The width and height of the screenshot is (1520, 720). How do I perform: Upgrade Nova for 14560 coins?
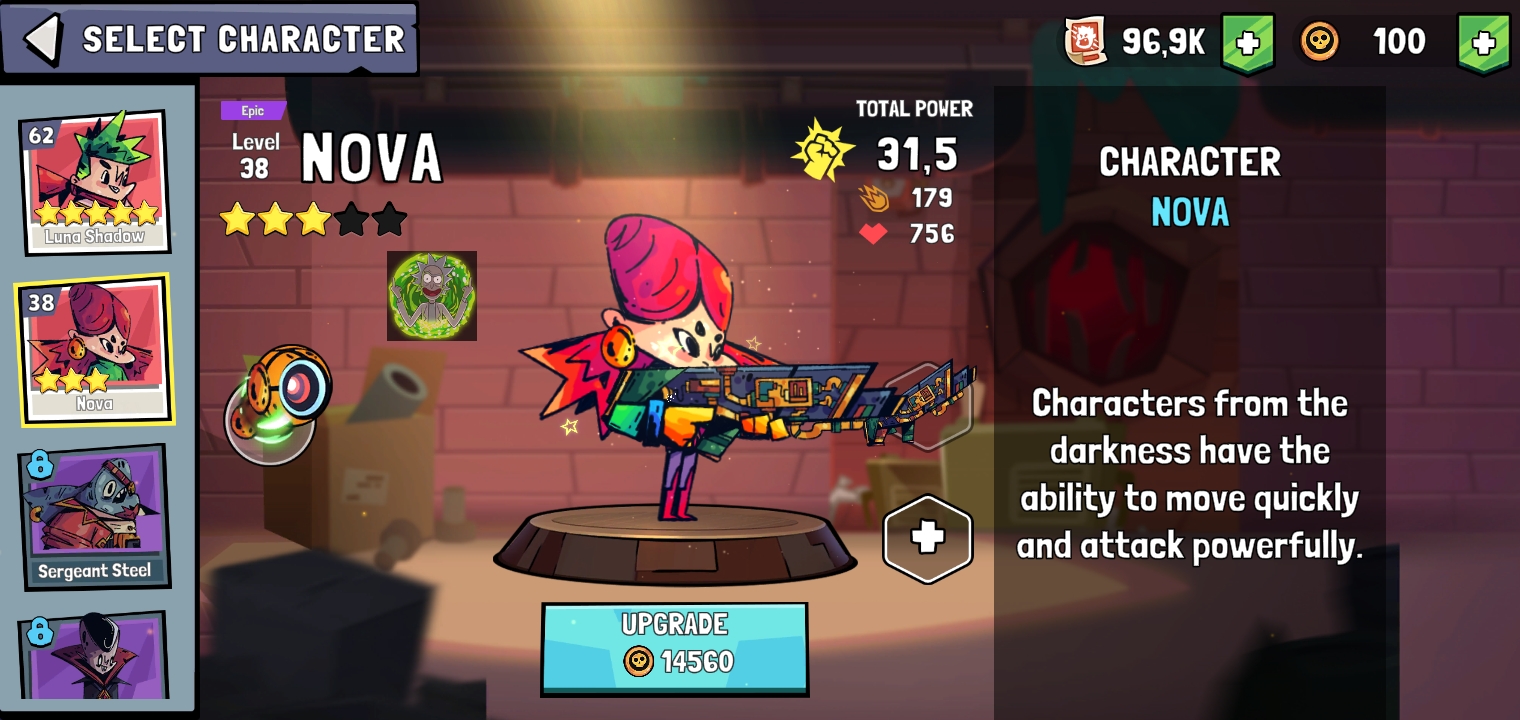pos(674,648)
